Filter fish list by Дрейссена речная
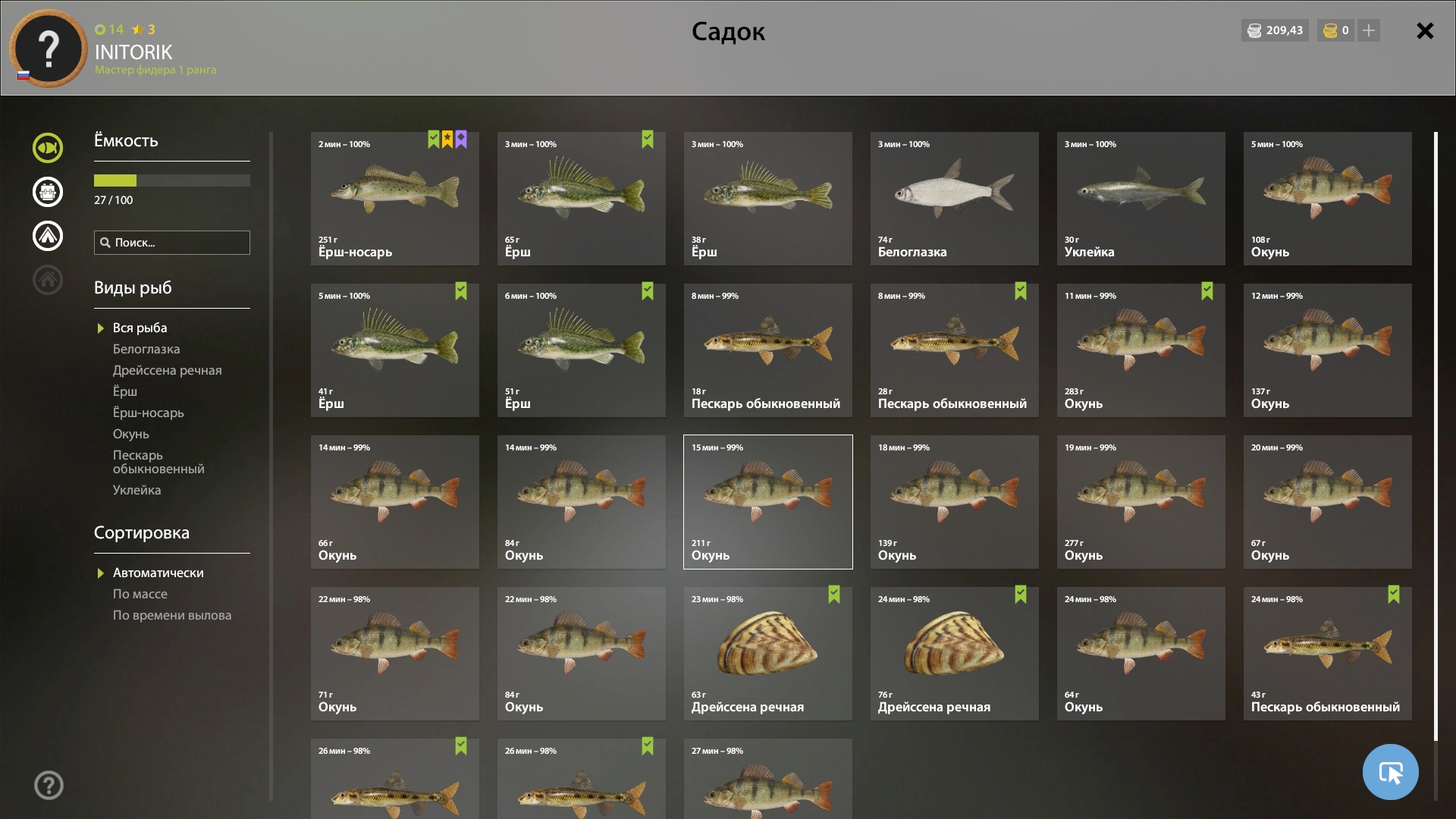 pos(167,370)
